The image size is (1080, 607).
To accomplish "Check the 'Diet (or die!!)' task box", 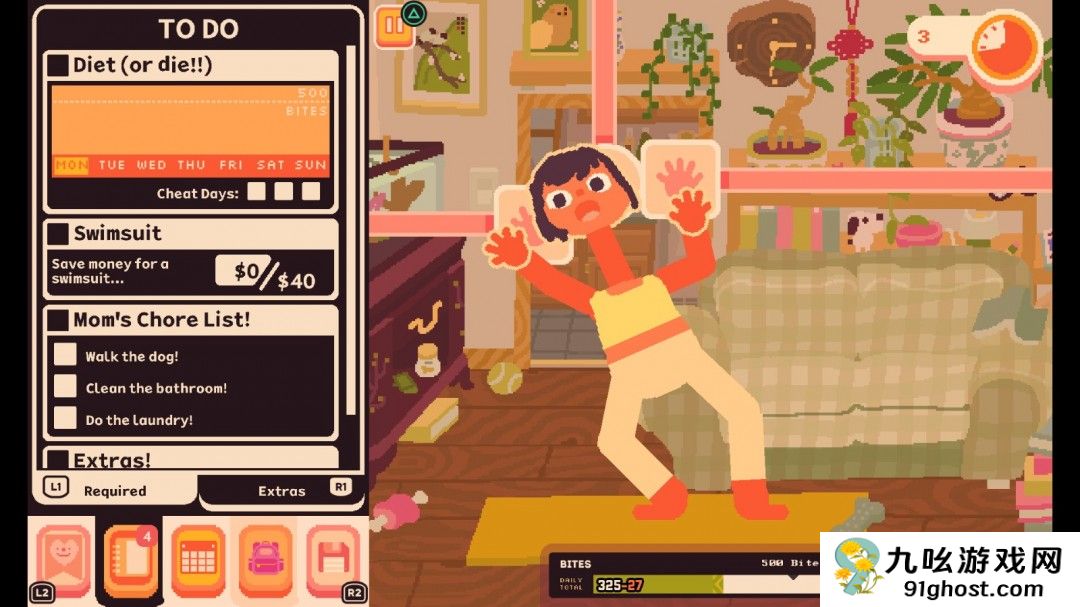I will pyautogui.click(x=59, y=66).
